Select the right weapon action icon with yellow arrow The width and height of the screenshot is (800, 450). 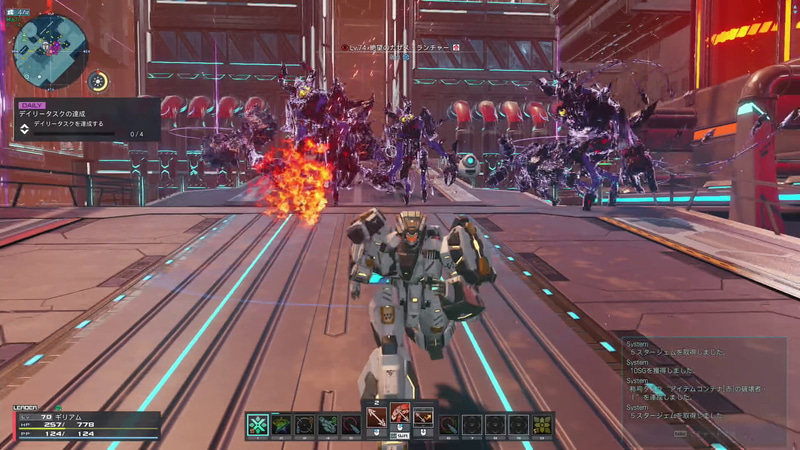(424, 414)
